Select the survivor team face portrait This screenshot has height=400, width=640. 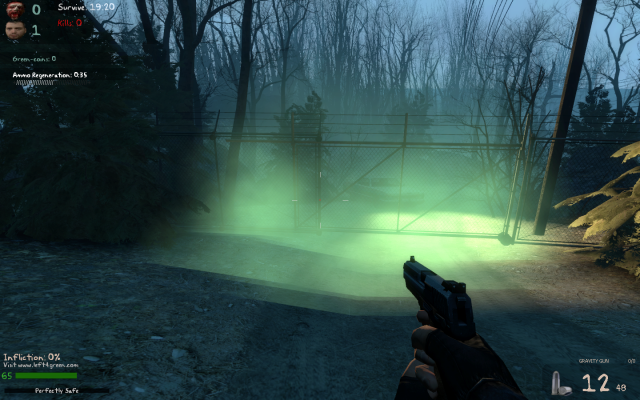coord(14,30)
